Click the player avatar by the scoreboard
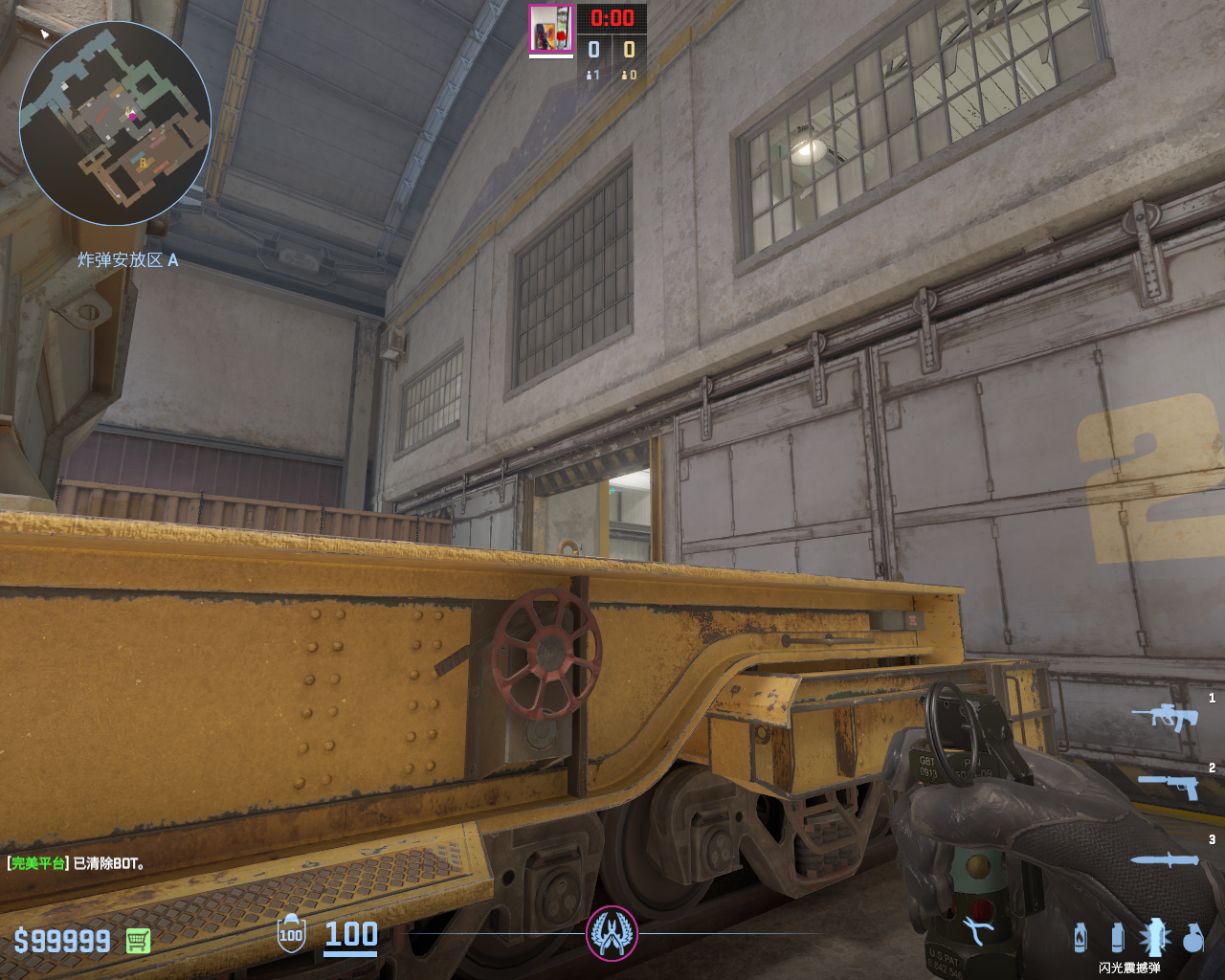The width and height of the screenshot is (1225, 980). [x=550, y=29]
